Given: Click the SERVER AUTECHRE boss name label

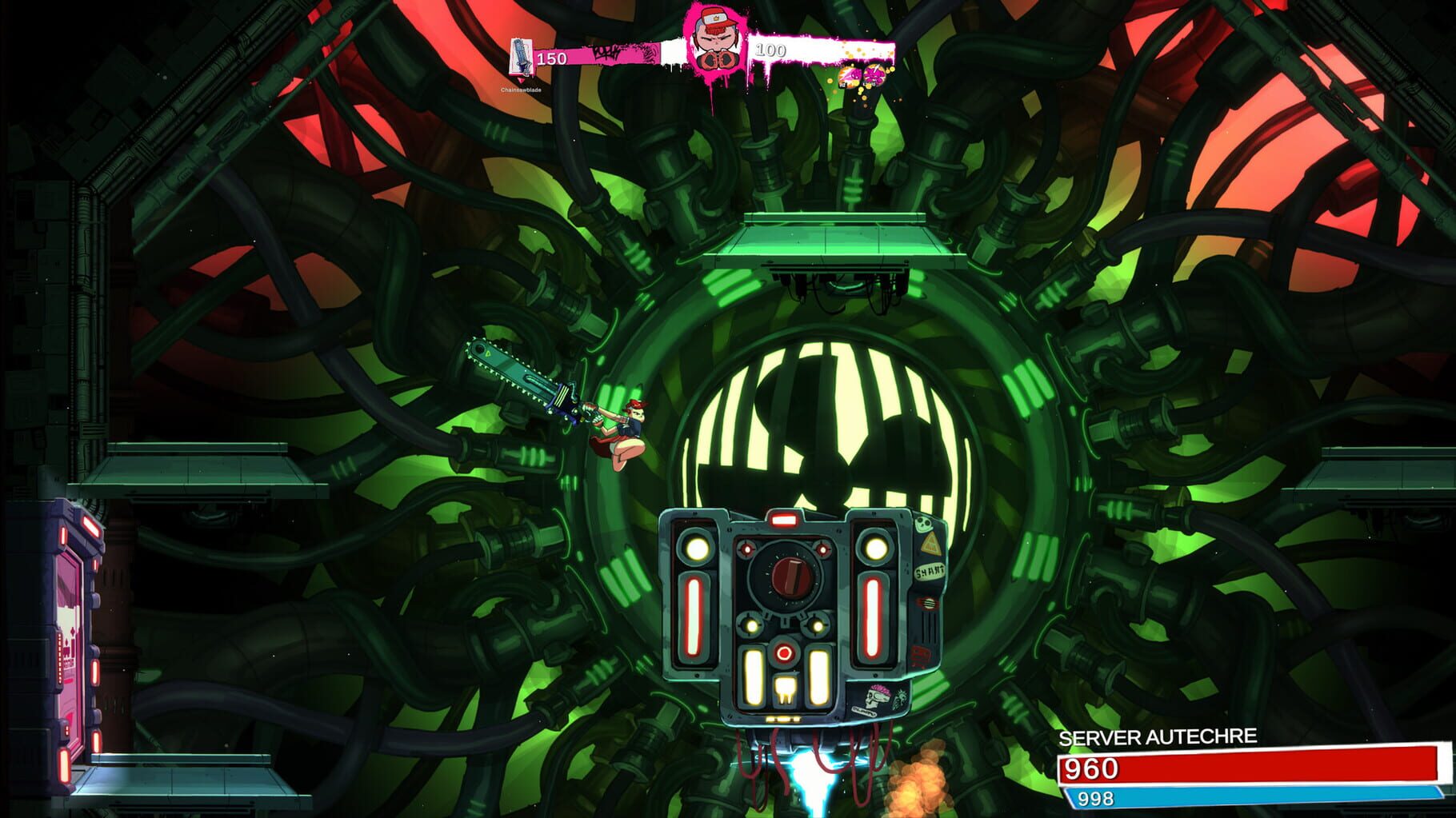Looking at the screenshot, I should coord(1158,737).
